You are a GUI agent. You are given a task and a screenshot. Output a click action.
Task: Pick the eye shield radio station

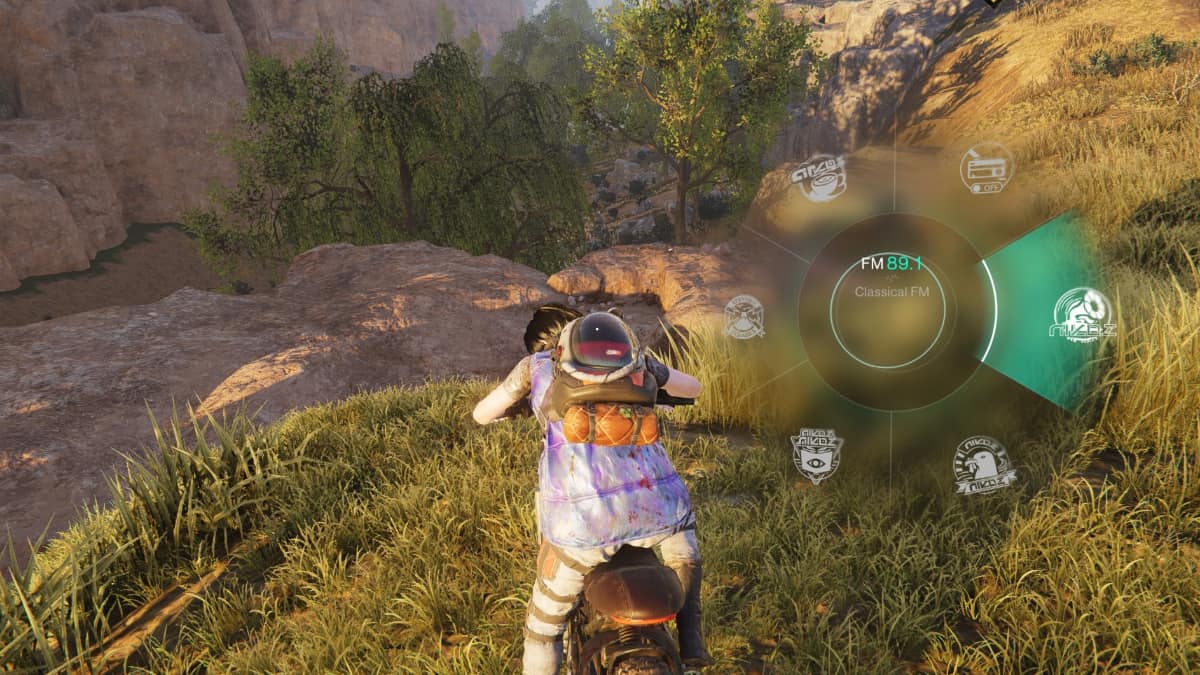(816, 455)
